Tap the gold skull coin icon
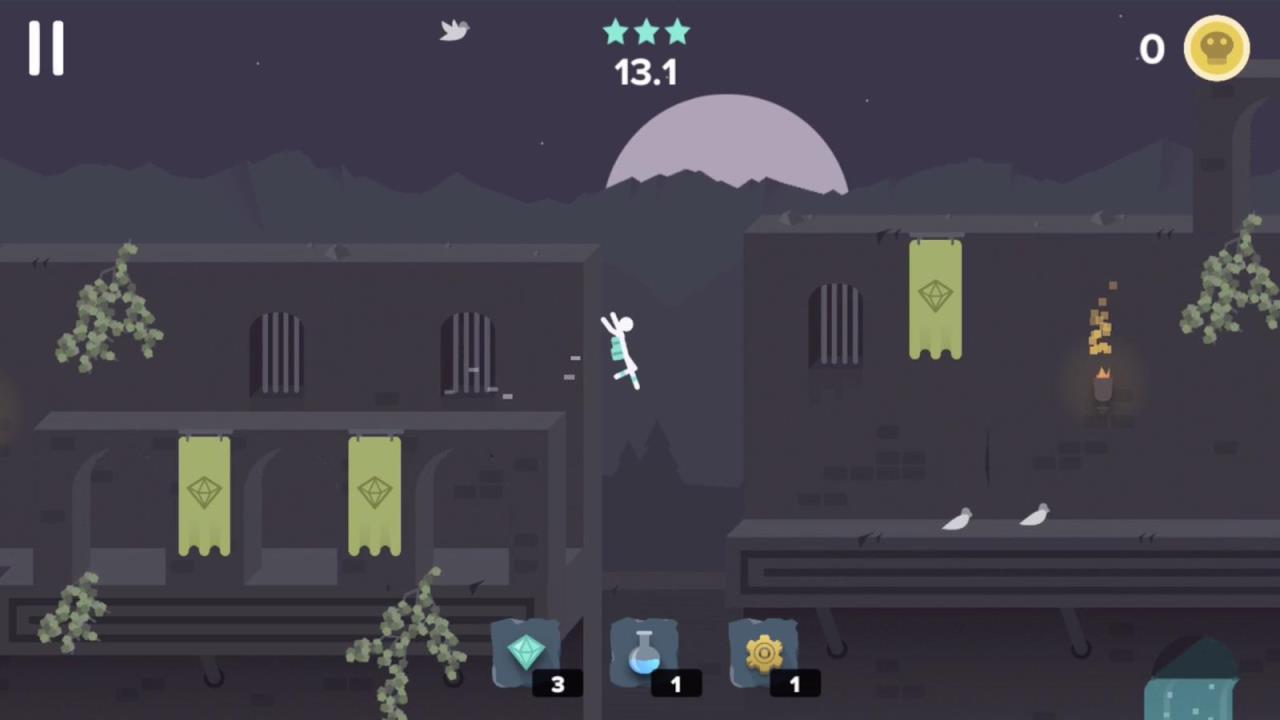This screenshot has height=720, width=1280. (1216, 48)
